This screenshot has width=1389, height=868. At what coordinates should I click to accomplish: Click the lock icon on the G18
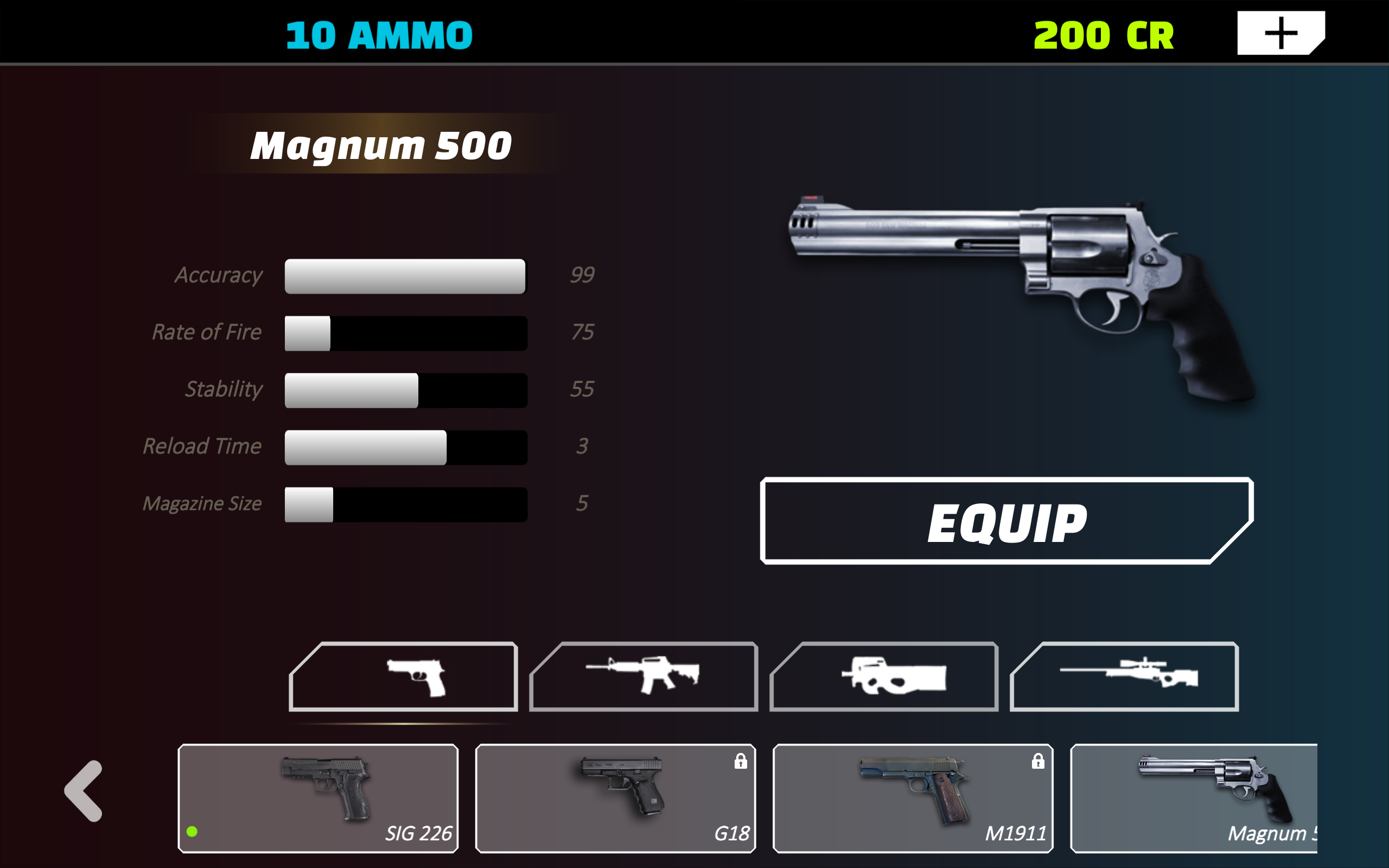click(741, 761)
